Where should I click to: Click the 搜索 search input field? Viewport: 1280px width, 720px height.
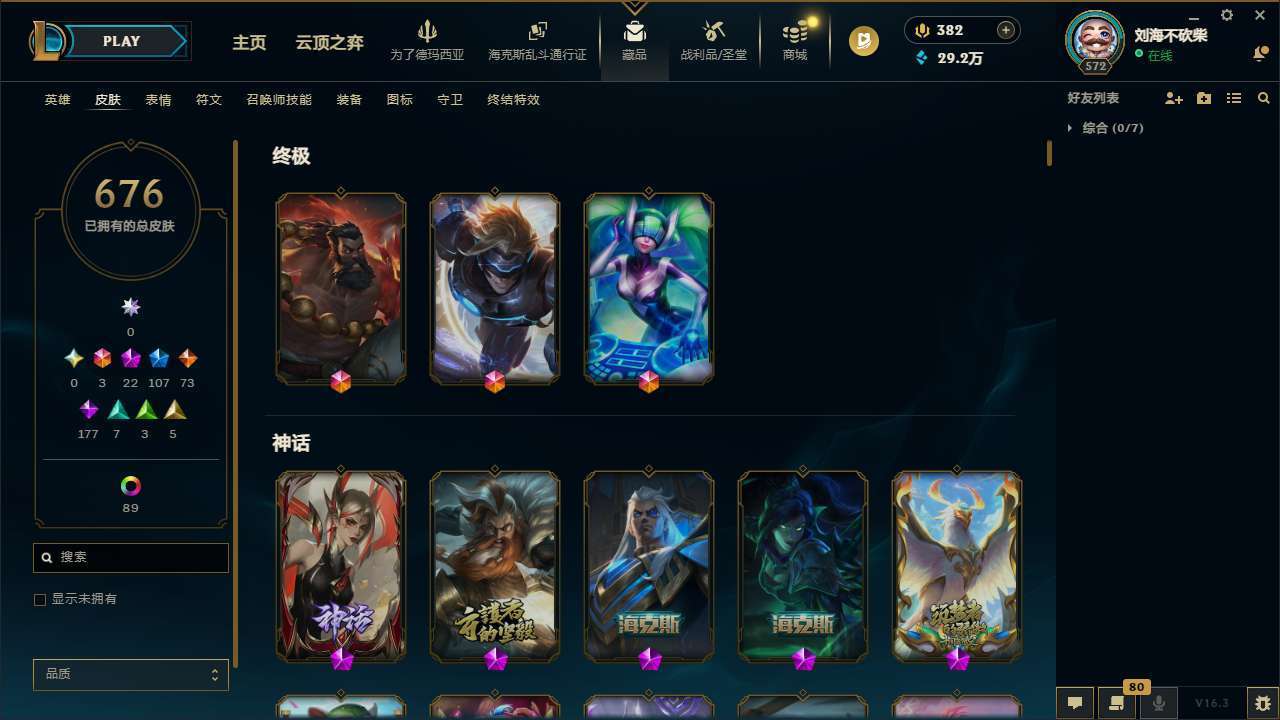[130, 558]
